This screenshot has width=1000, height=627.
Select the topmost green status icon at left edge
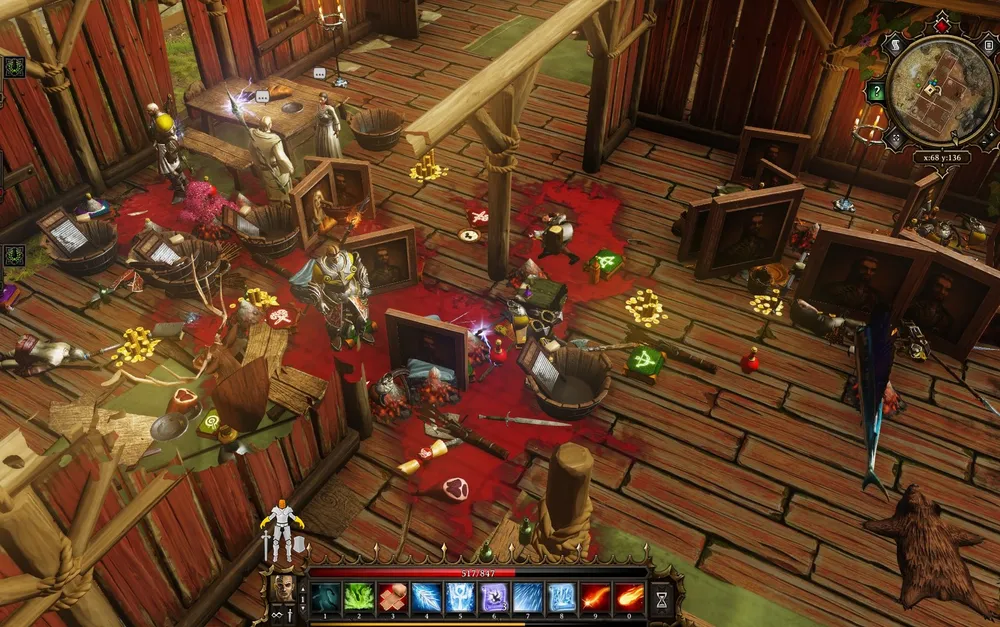[x=13, y=67]
